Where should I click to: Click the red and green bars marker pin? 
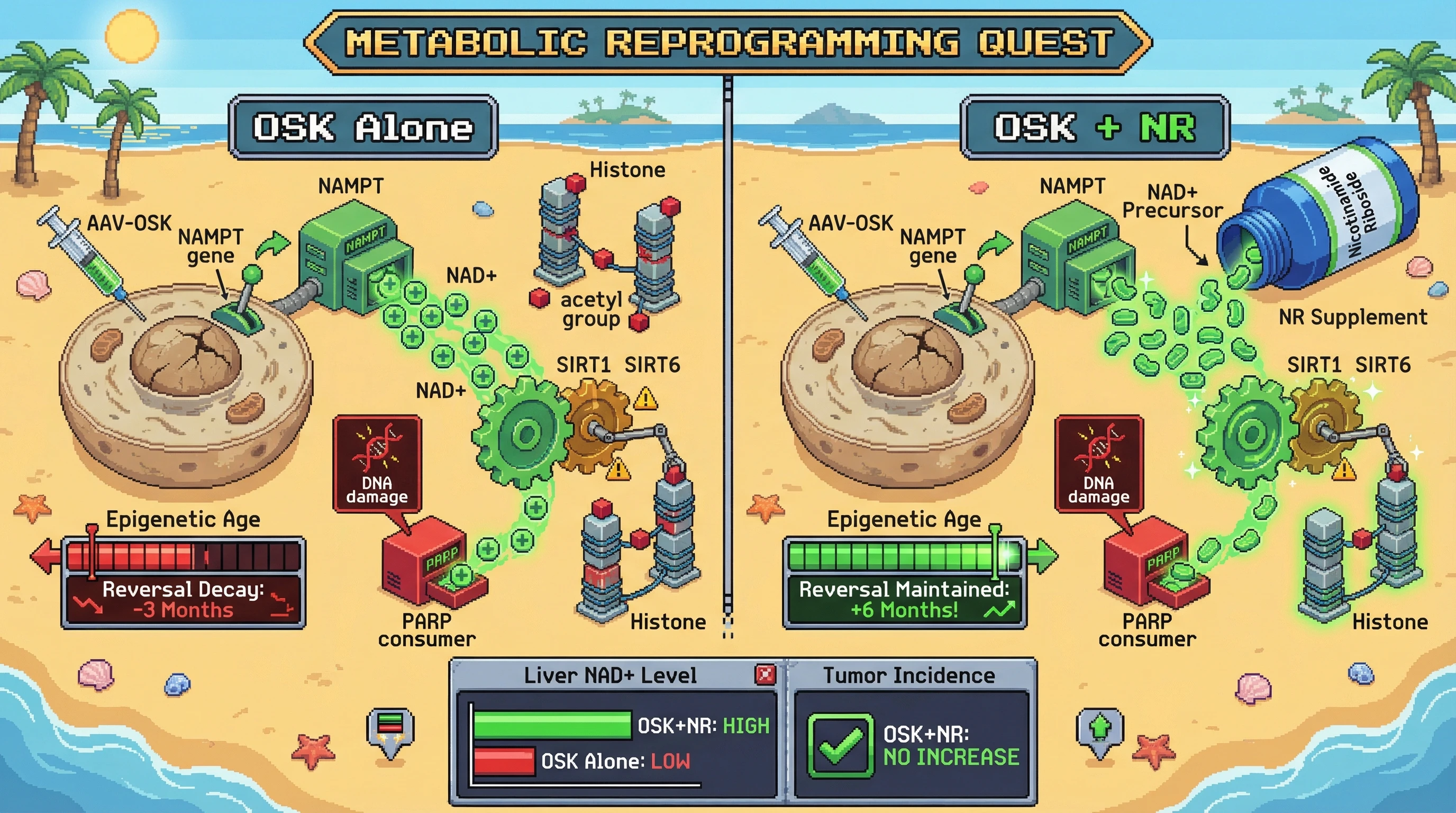coord(390,729)
